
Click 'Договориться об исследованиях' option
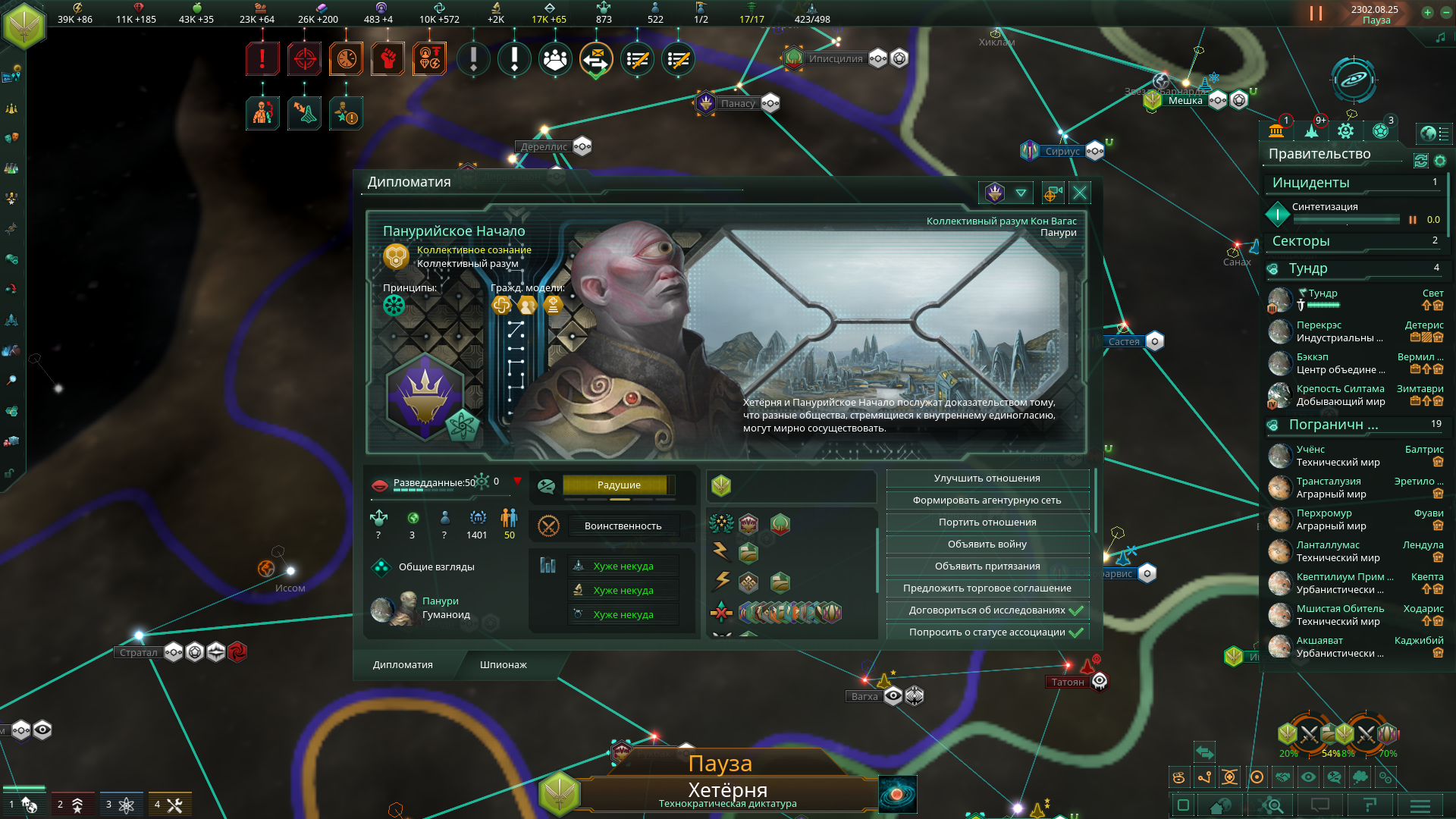[987, 610]
